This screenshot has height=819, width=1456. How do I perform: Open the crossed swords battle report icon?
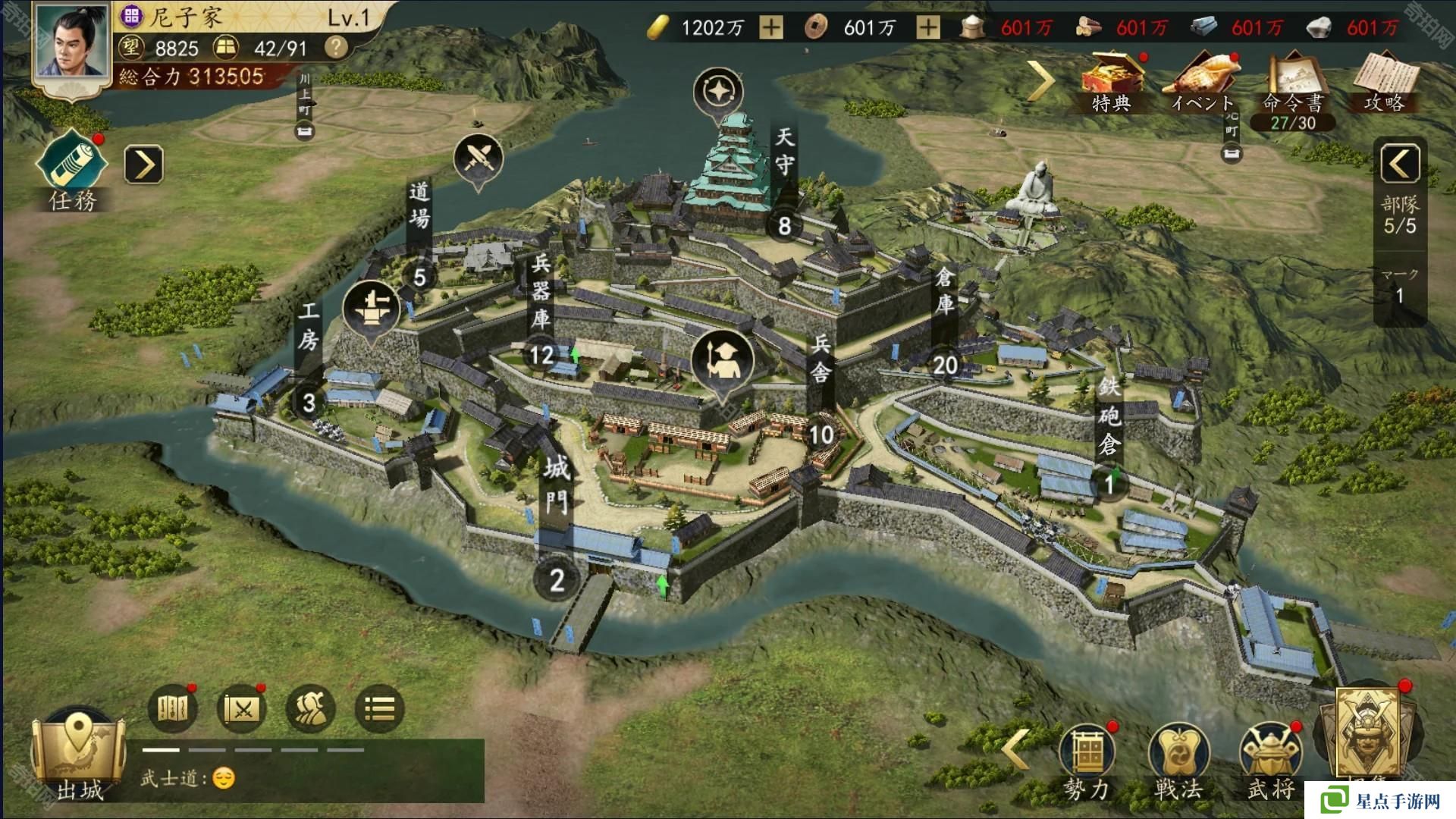[242, 709]
